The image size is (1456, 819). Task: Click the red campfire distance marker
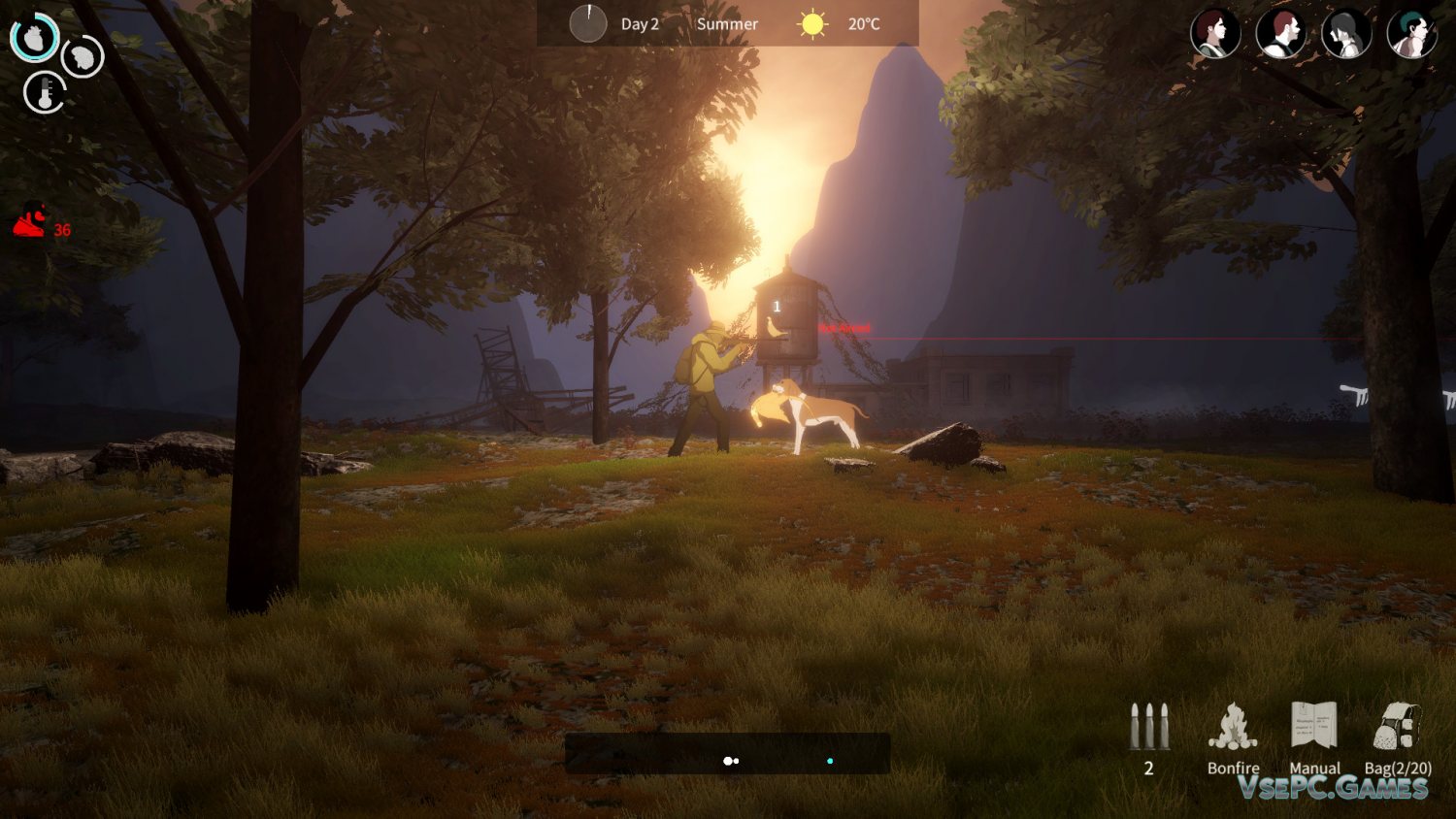point(30,222)
